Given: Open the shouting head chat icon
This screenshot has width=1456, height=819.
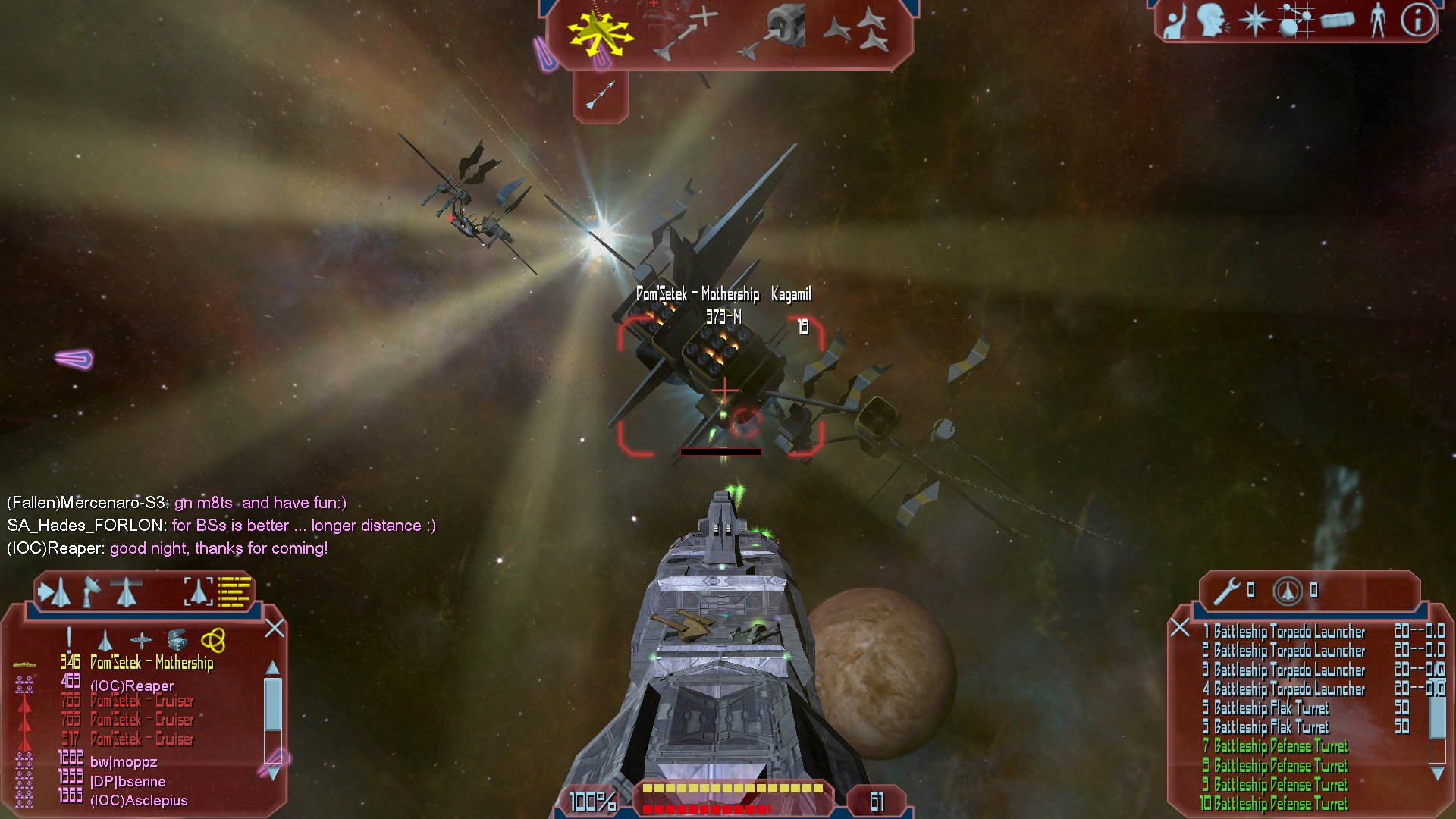Looking at the screenshot, I should point(1211,20).
